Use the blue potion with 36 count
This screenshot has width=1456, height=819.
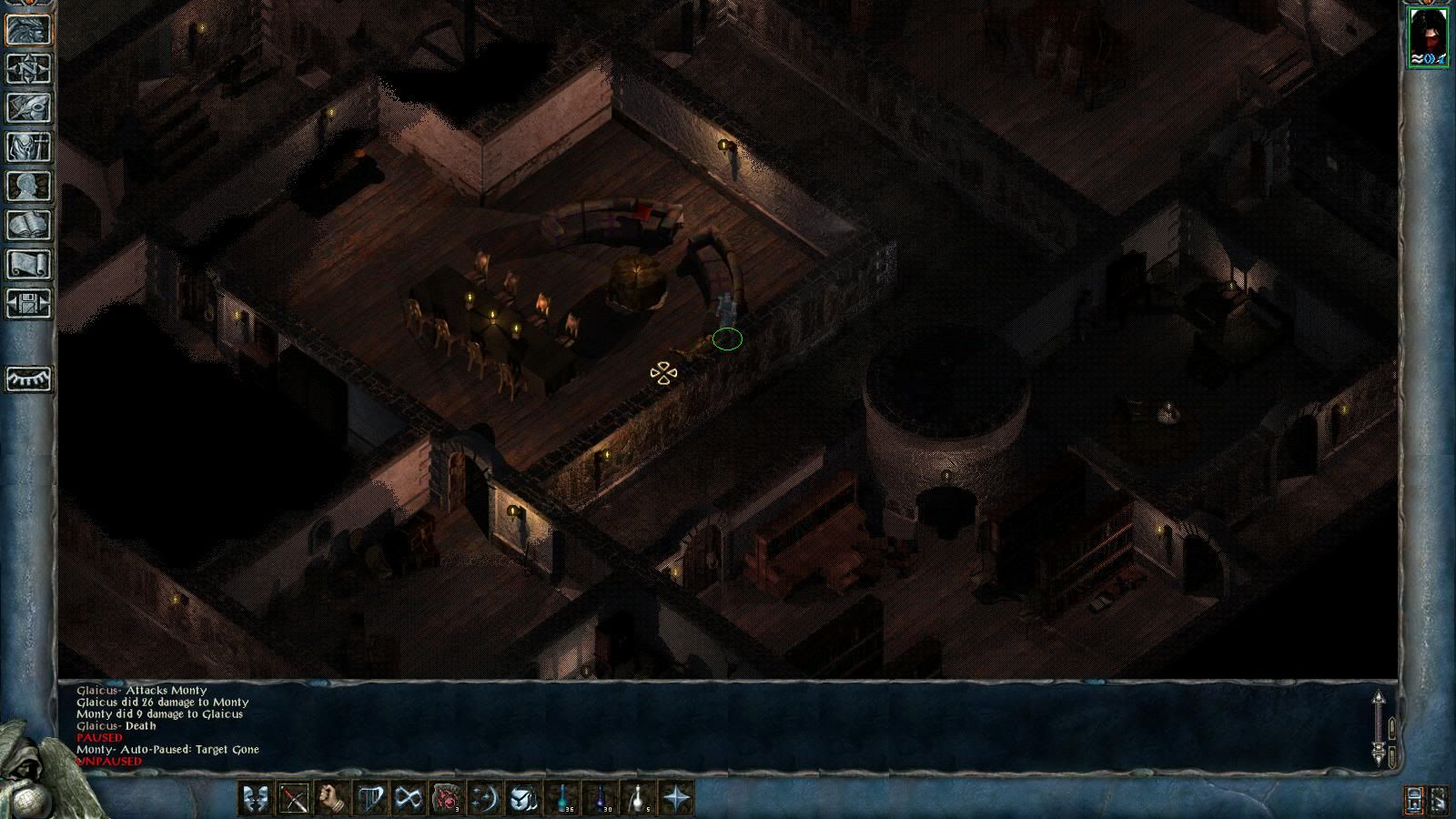pyautogui.click(x=562, y=799)
